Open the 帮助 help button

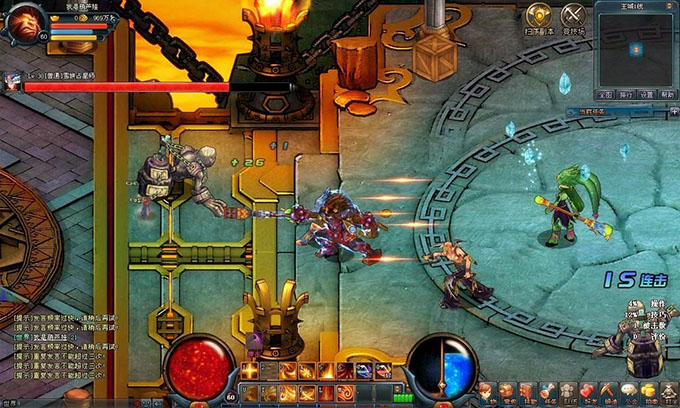point(667,95)
